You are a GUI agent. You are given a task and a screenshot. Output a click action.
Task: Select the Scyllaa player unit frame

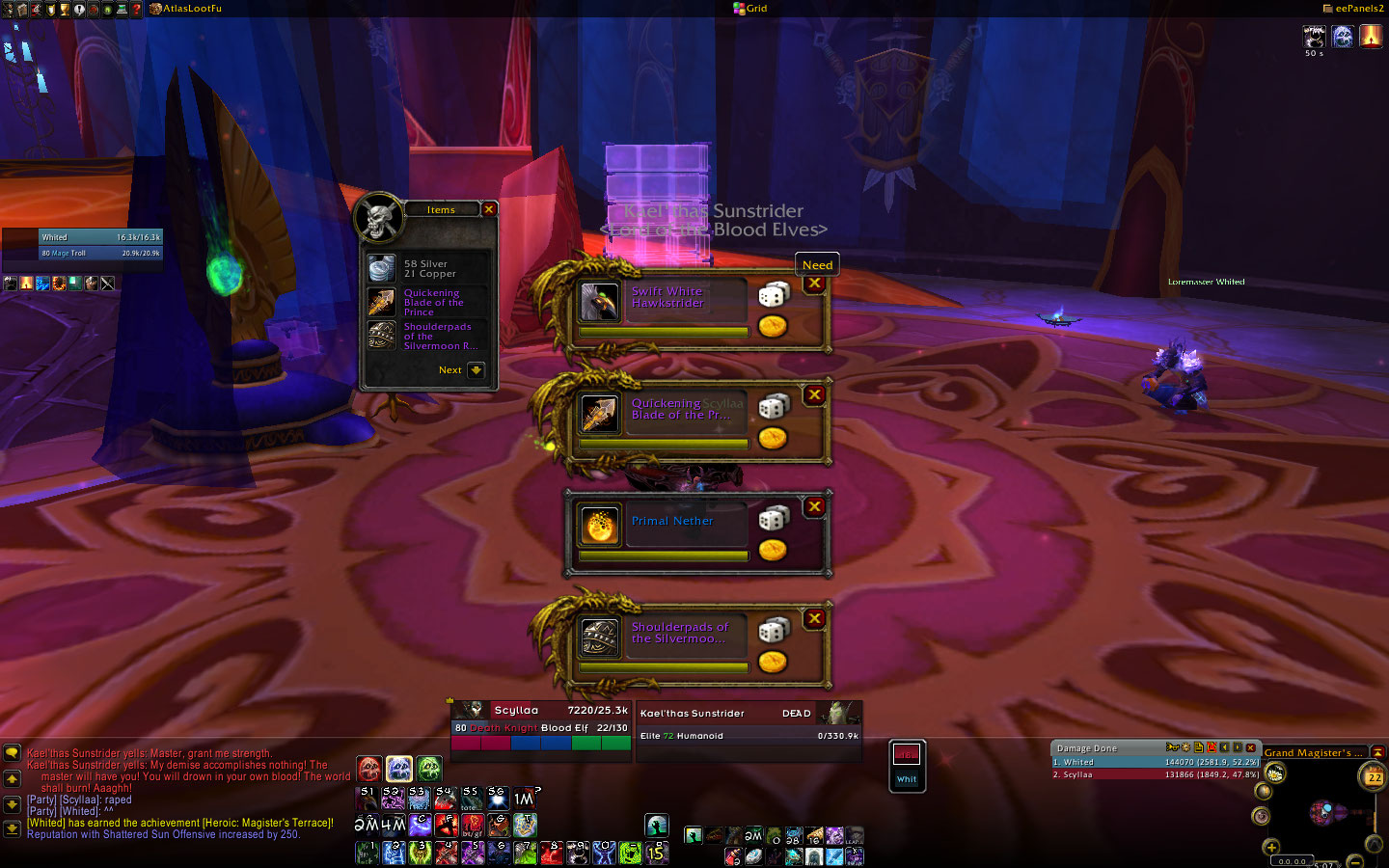[540, 719]
